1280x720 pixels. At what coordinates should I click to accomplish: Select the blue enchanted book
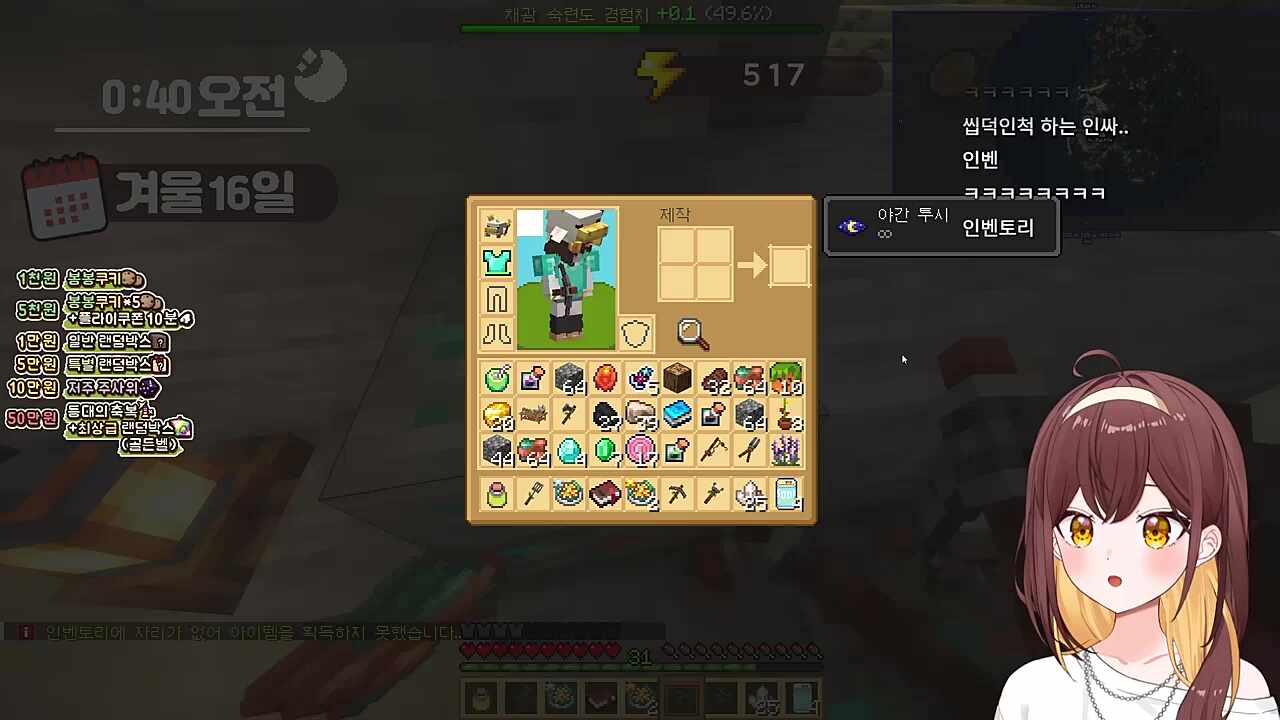678,415
